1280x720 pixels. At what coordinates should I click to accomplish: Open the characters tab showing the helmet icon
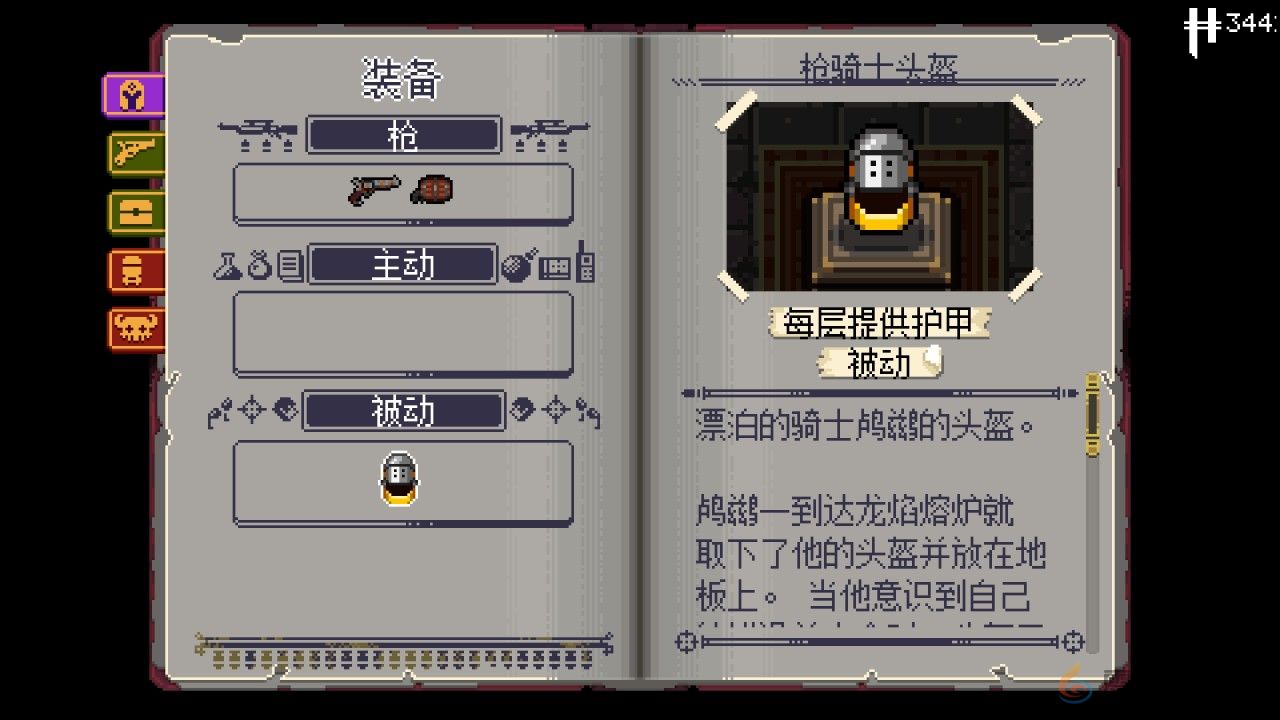[x=134, y=270]
